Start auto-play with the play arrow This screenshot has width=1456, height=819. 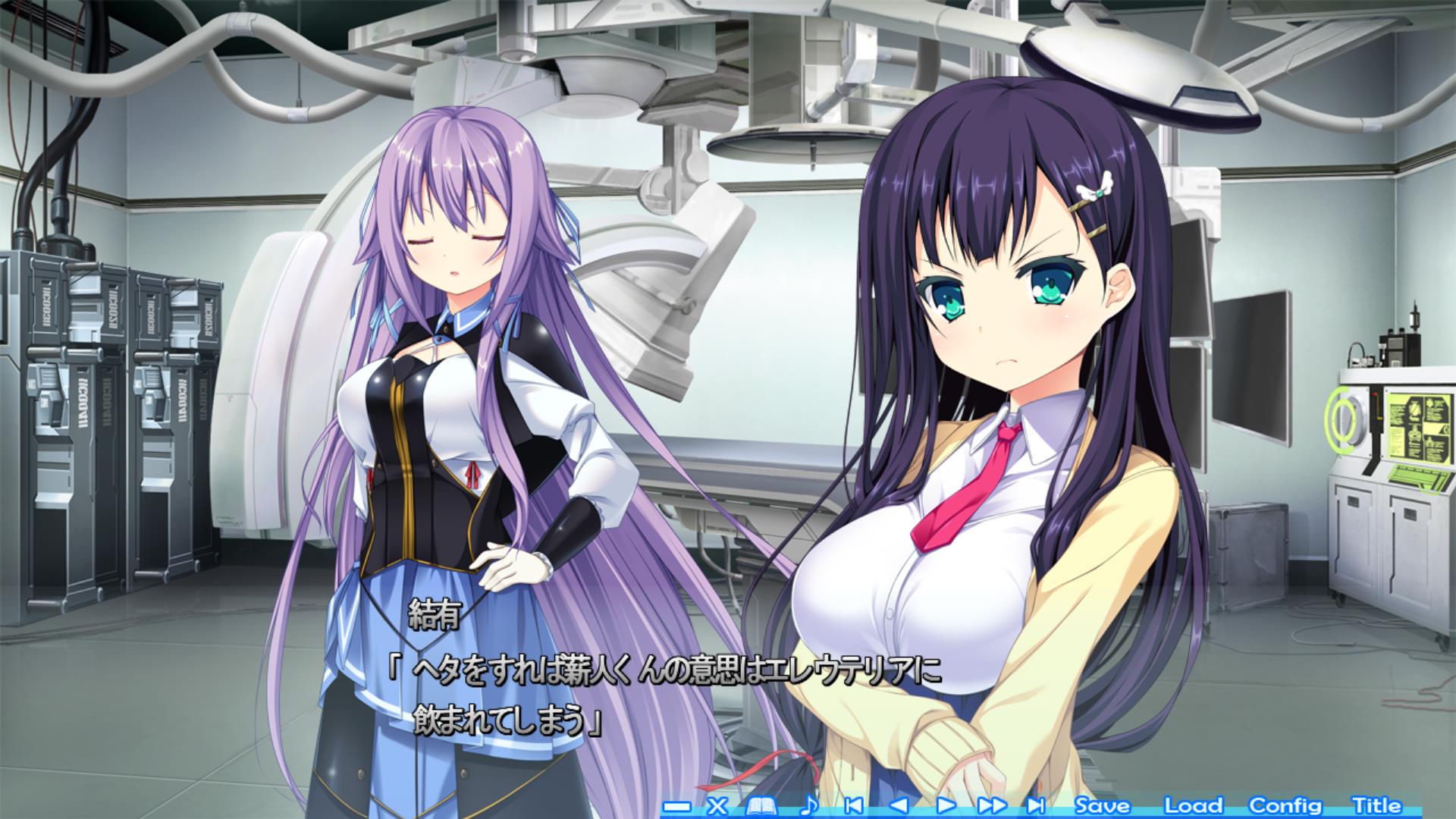(946, 805)
